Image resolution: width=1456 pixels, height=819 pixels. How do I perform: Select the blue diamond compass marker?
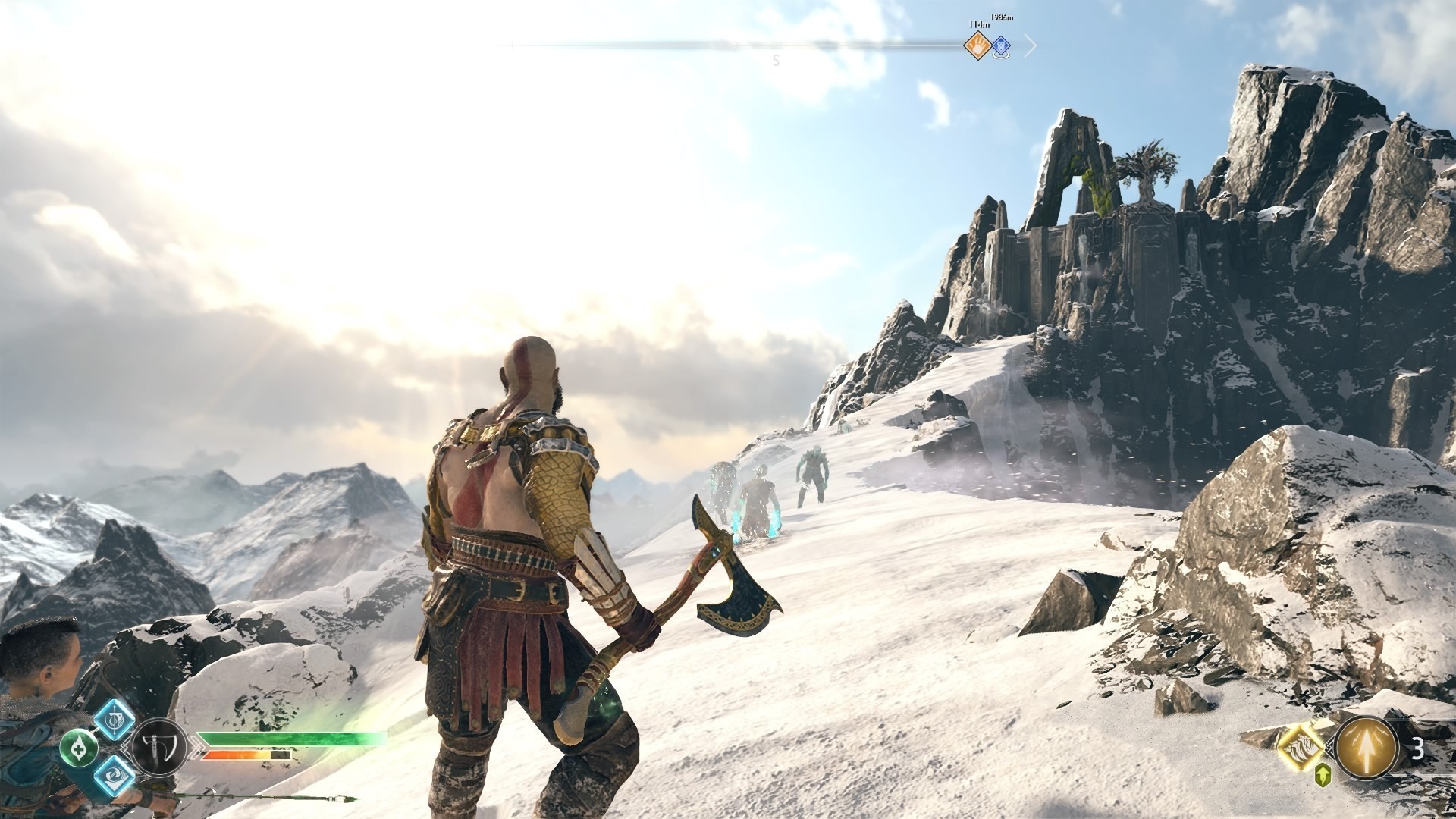coord(1001,47)
